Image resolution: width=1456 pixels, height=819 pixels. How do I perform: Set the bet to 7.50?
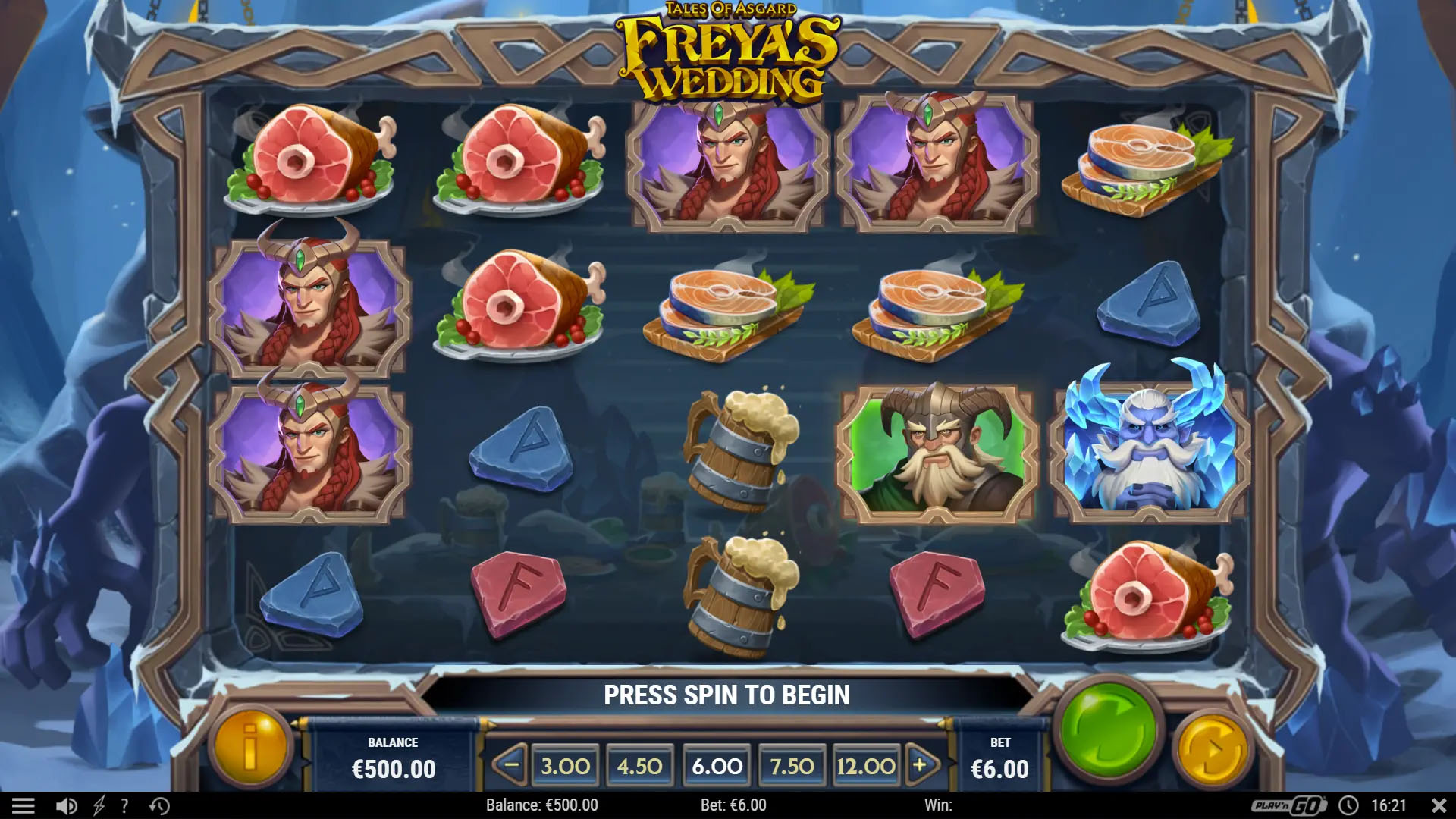tap(792, 766)
